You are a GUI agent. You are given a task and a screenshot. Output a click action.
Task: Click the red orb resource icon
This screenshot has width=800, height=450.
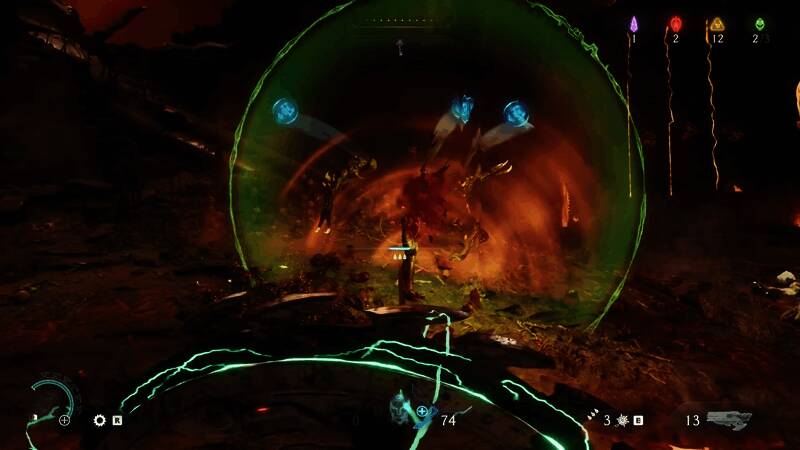click(x=675, y=23)
